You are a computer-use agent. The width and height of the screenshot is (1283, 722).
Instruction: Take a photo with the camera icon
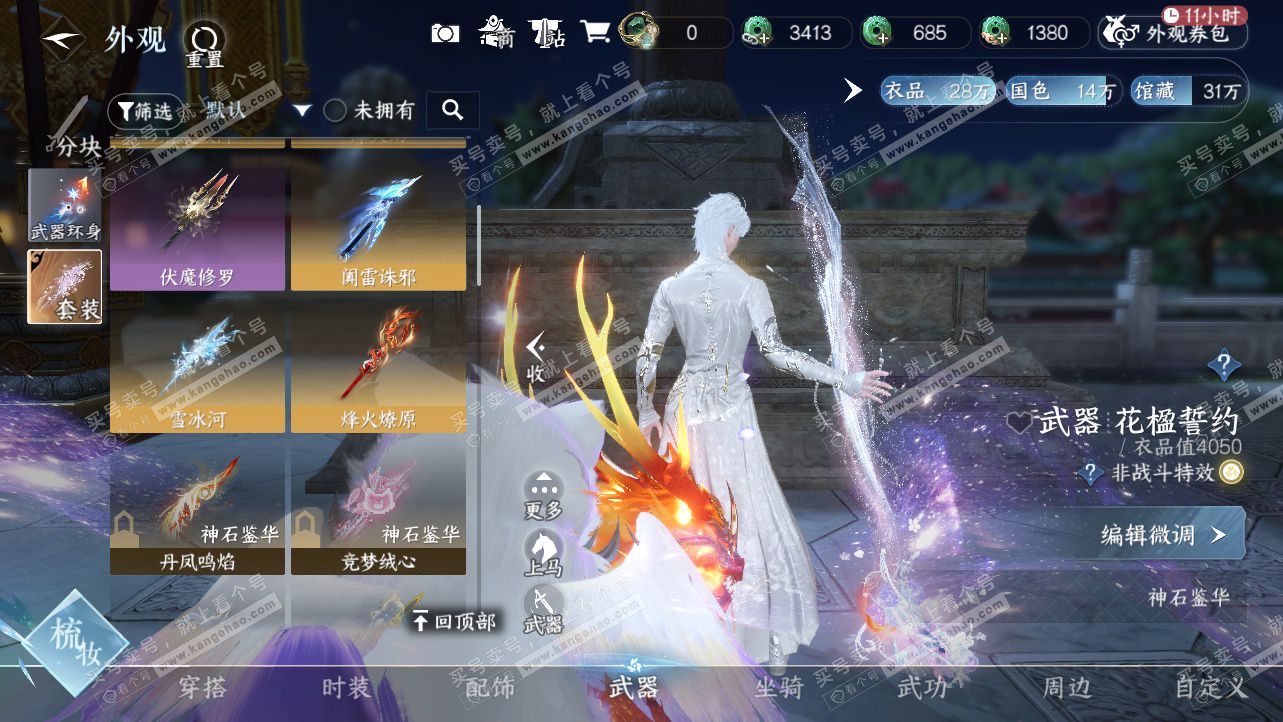tap(445, 33)
